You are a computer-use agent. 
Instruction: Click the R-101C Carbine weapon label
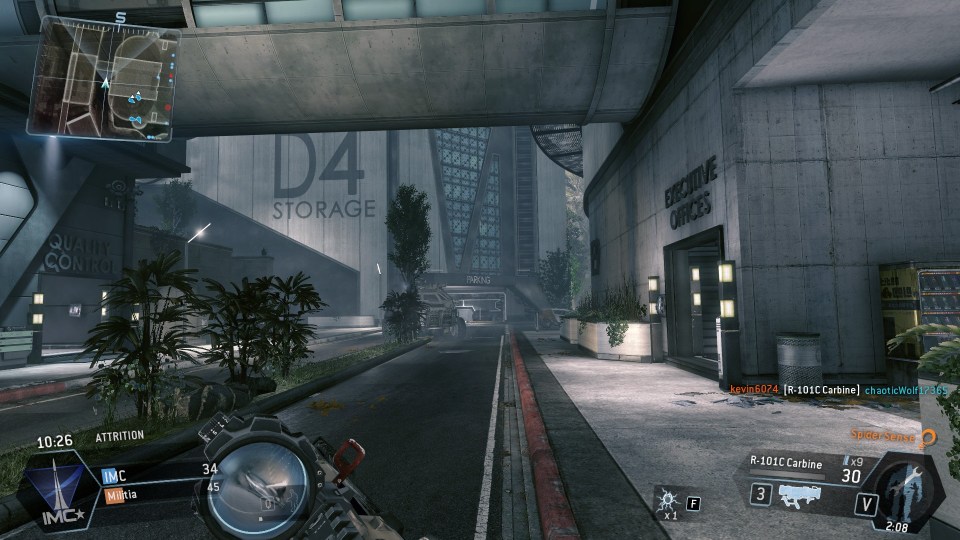[787, 461]
